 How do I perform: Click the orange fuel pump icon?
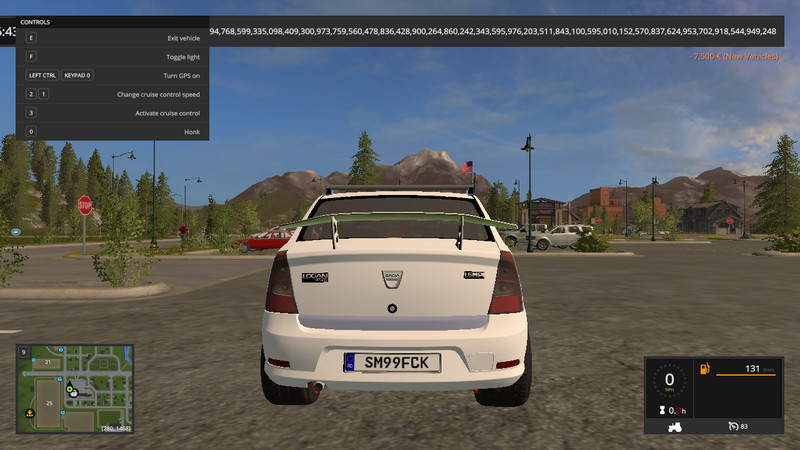click(x=706, y=369)
